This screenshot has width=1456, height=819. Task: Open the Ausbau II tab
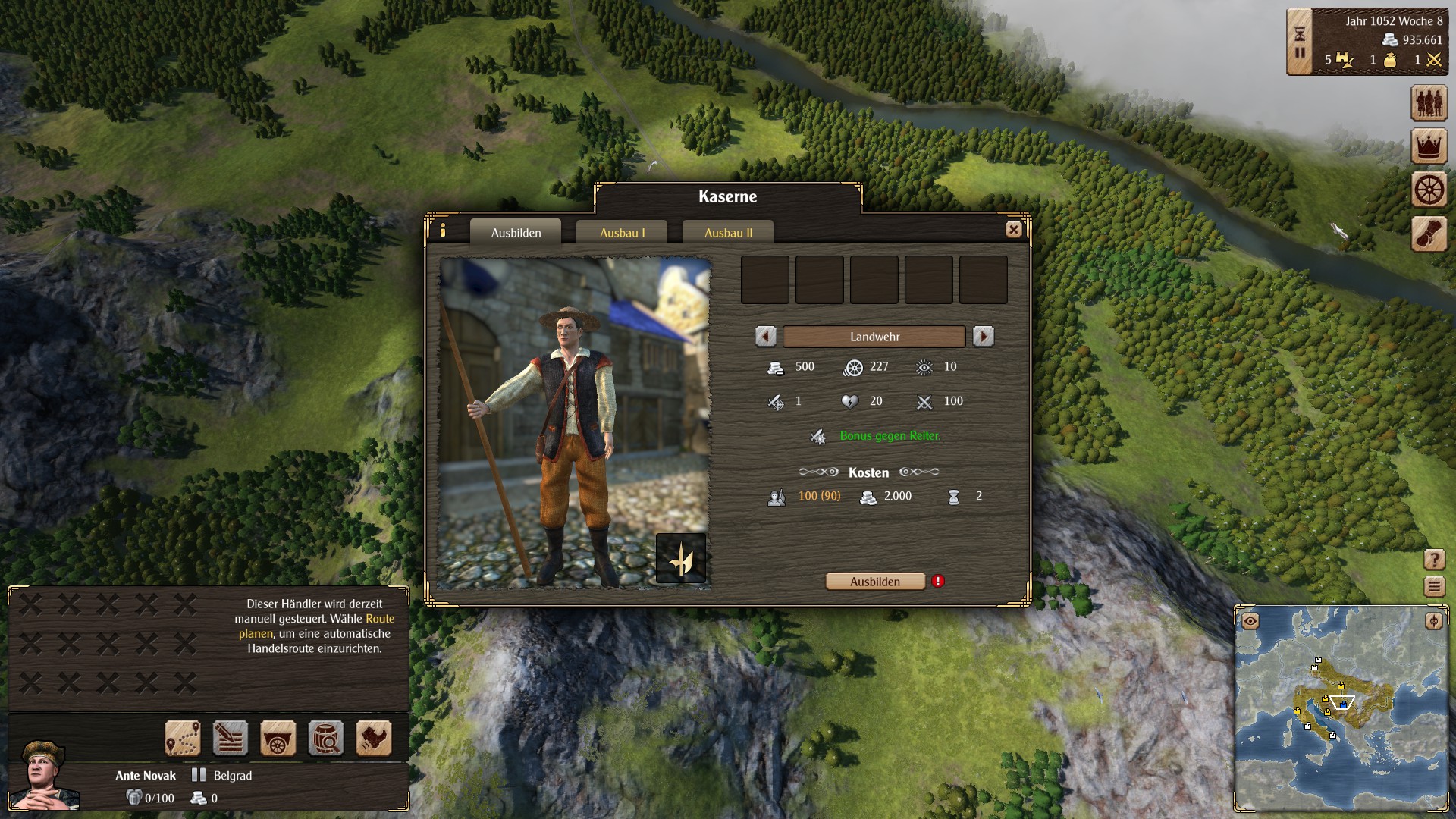pyautogui.click(x=728, y=233)
